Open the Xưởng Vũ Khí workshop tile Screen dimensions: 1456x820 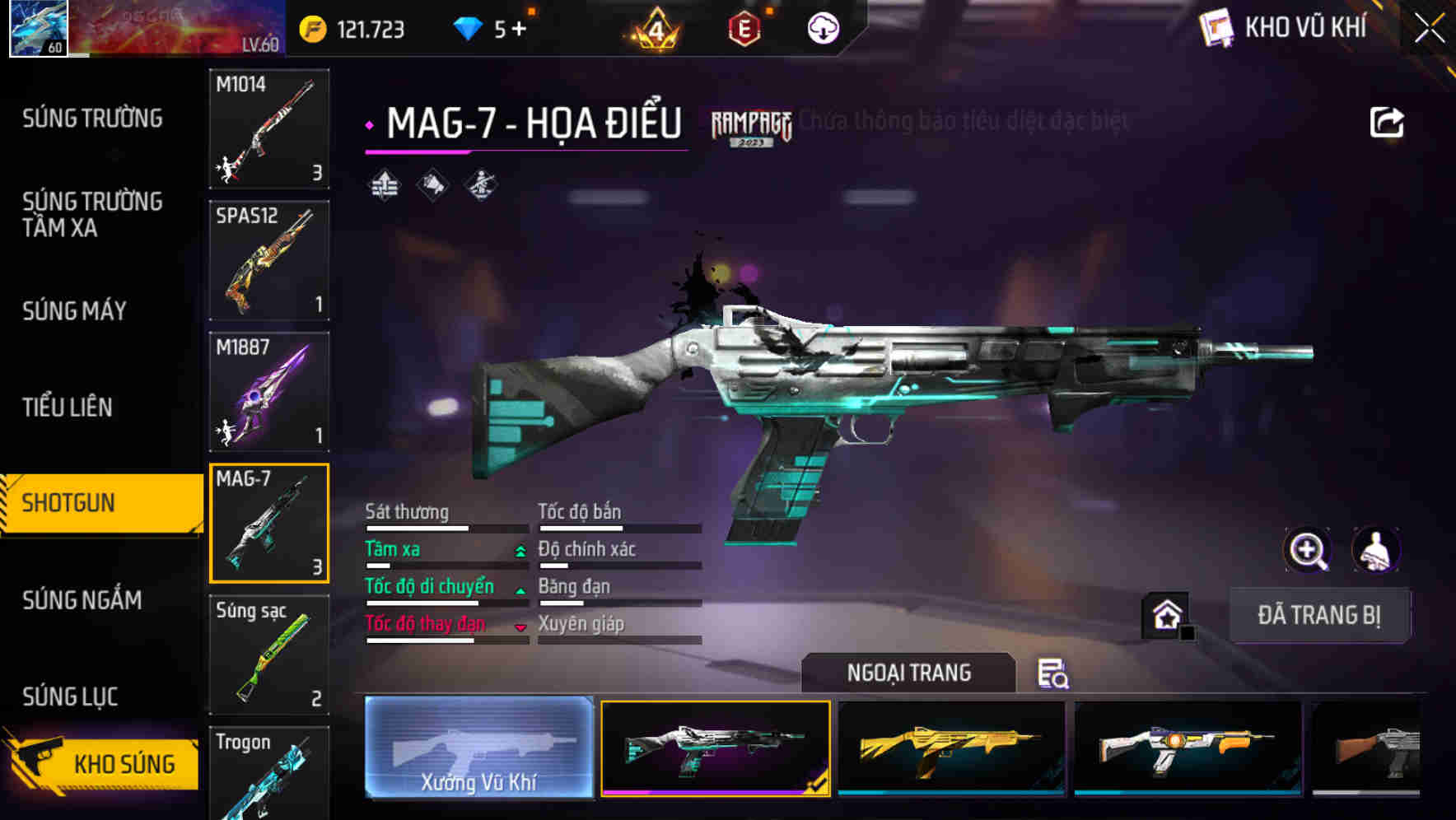[478, 748]
